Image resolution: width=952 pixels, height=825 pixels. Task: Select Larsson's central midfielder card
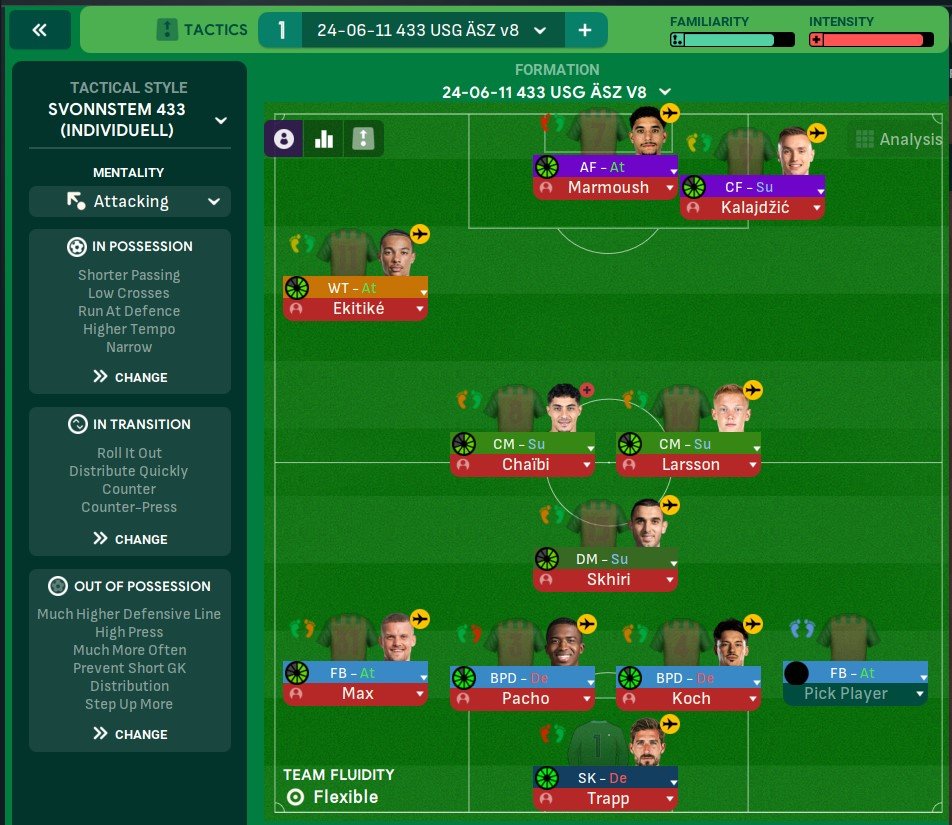(688, 464)
